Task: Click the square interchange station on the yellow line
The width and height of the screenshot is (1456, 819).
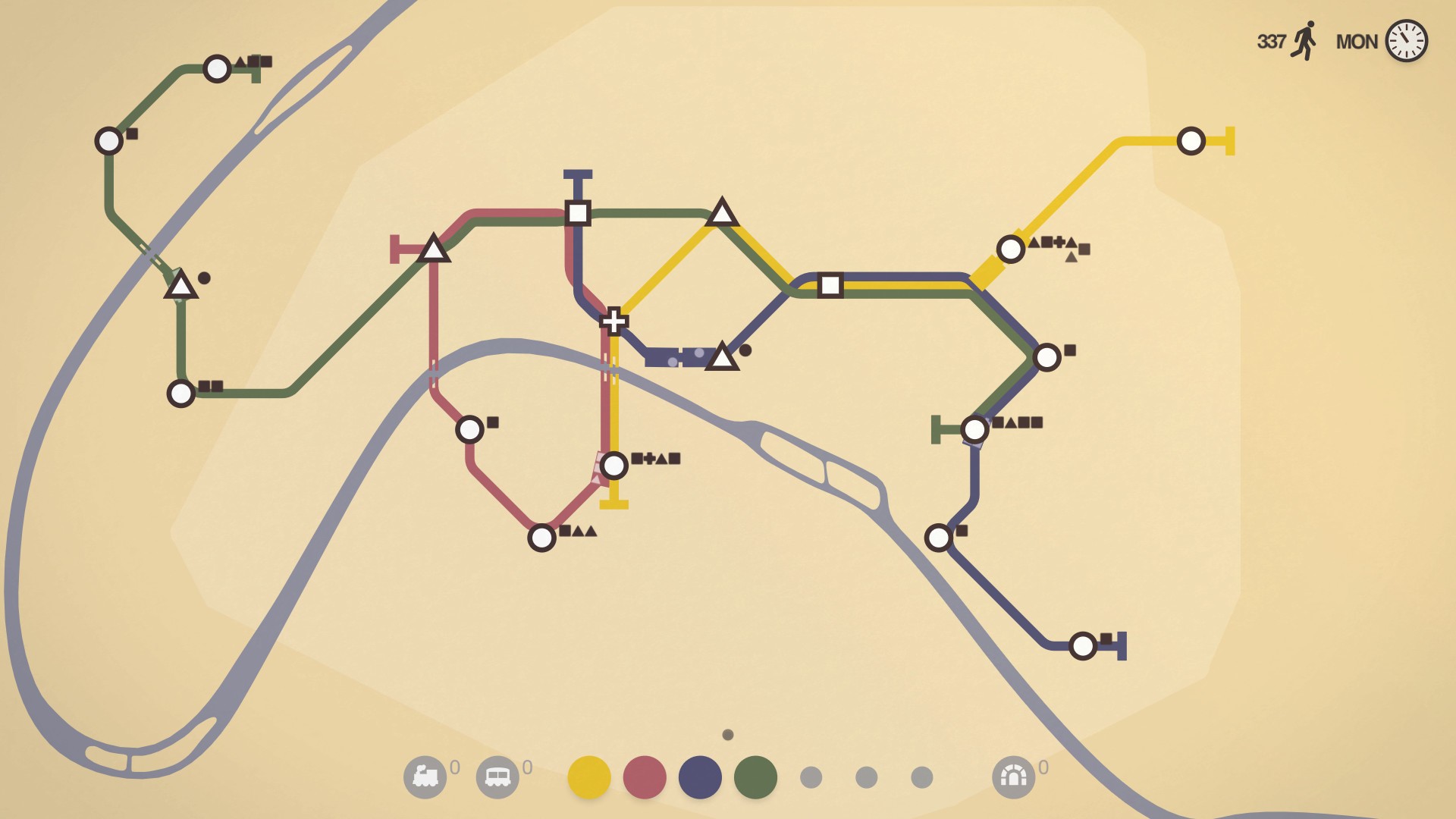Action: click(x=830, y=284)
